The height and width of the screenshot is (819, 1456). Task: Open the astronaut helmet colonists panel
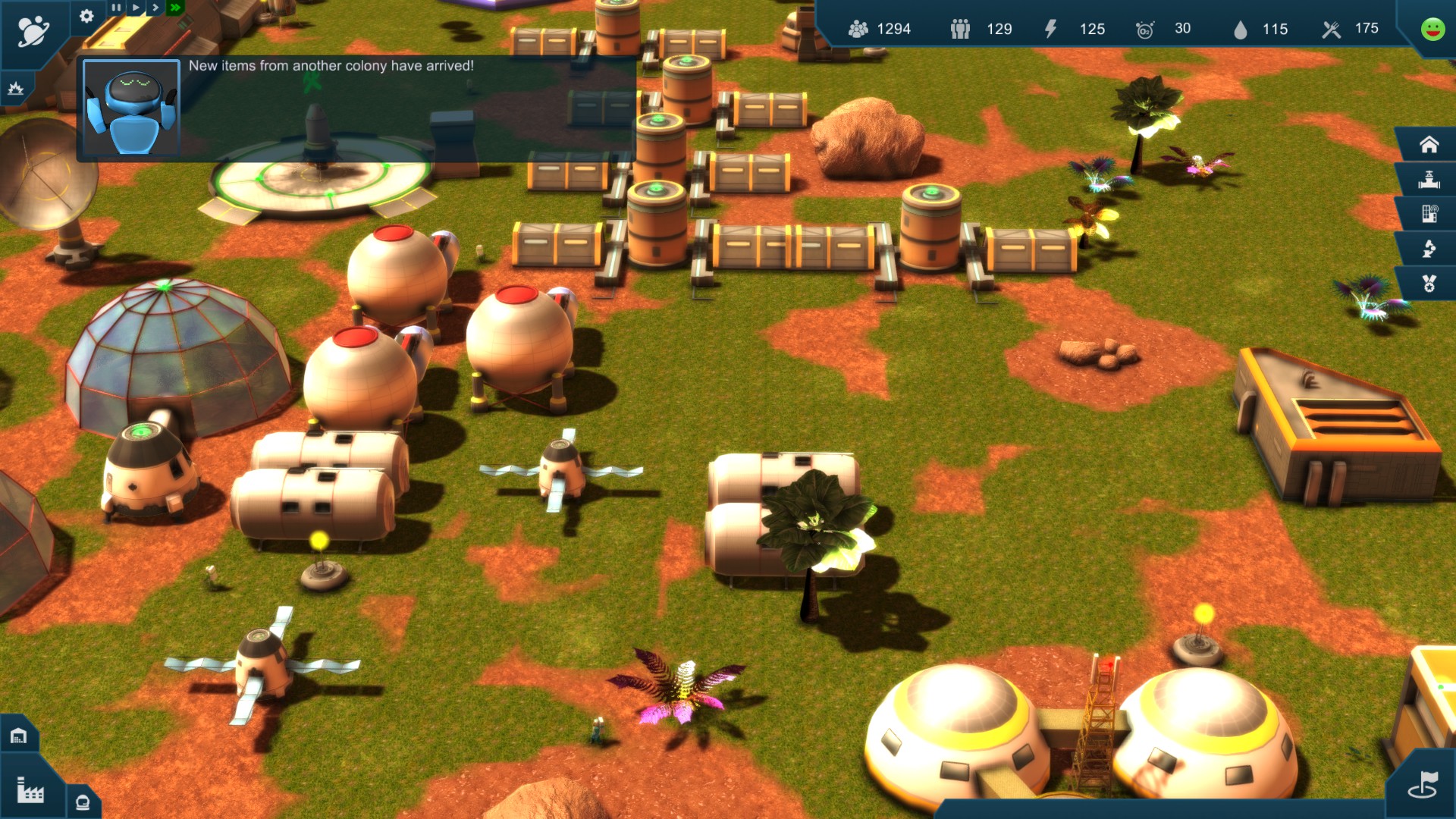[x=83, y=802]
